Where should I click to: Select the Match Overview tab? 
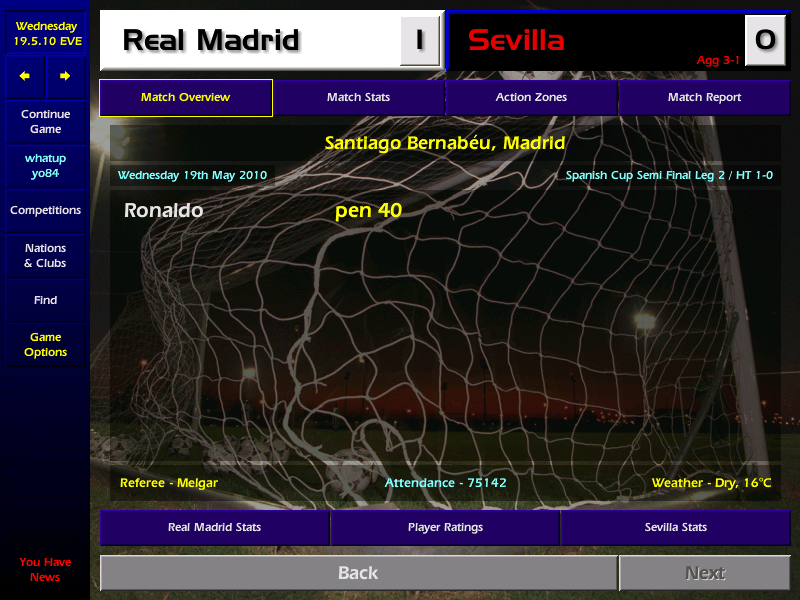point(185,97)
